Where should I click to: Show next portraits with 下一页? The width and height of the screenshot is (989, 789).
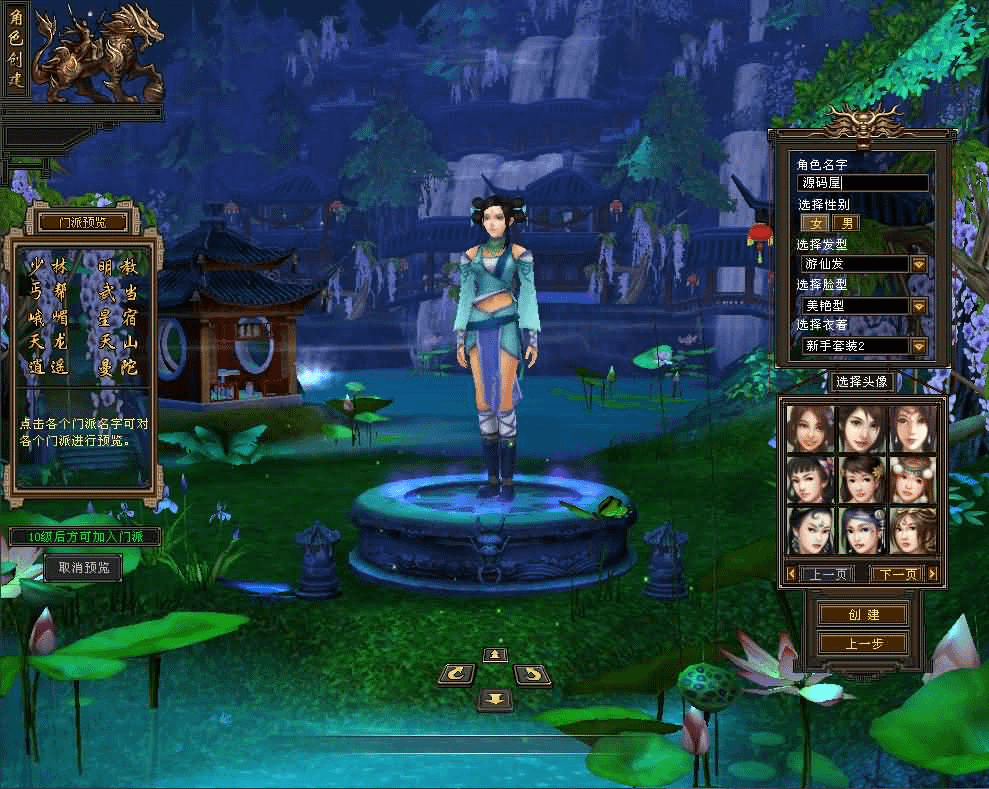896,574
